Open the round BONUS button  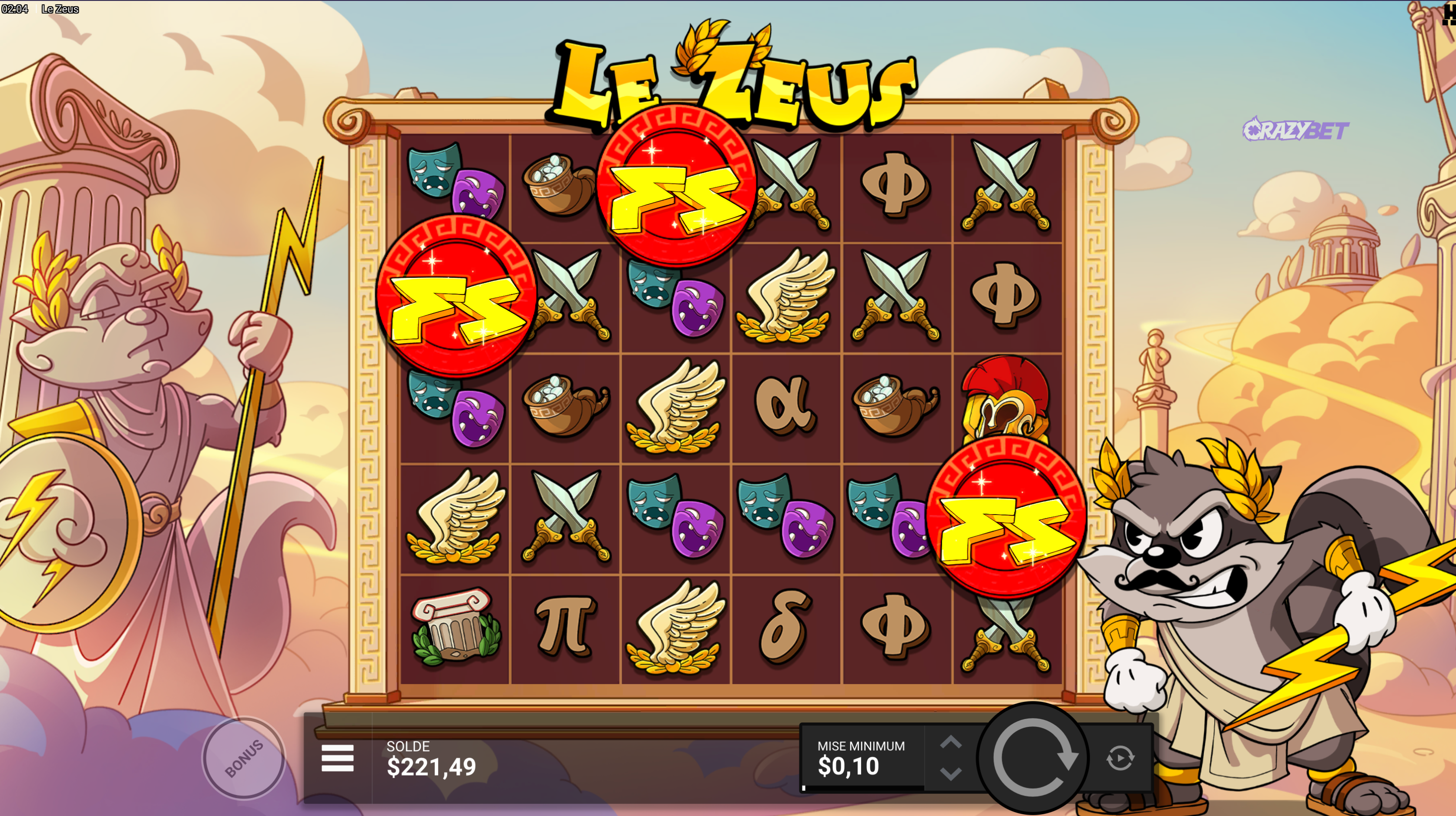pyautogui.click(x=244, y=758)
